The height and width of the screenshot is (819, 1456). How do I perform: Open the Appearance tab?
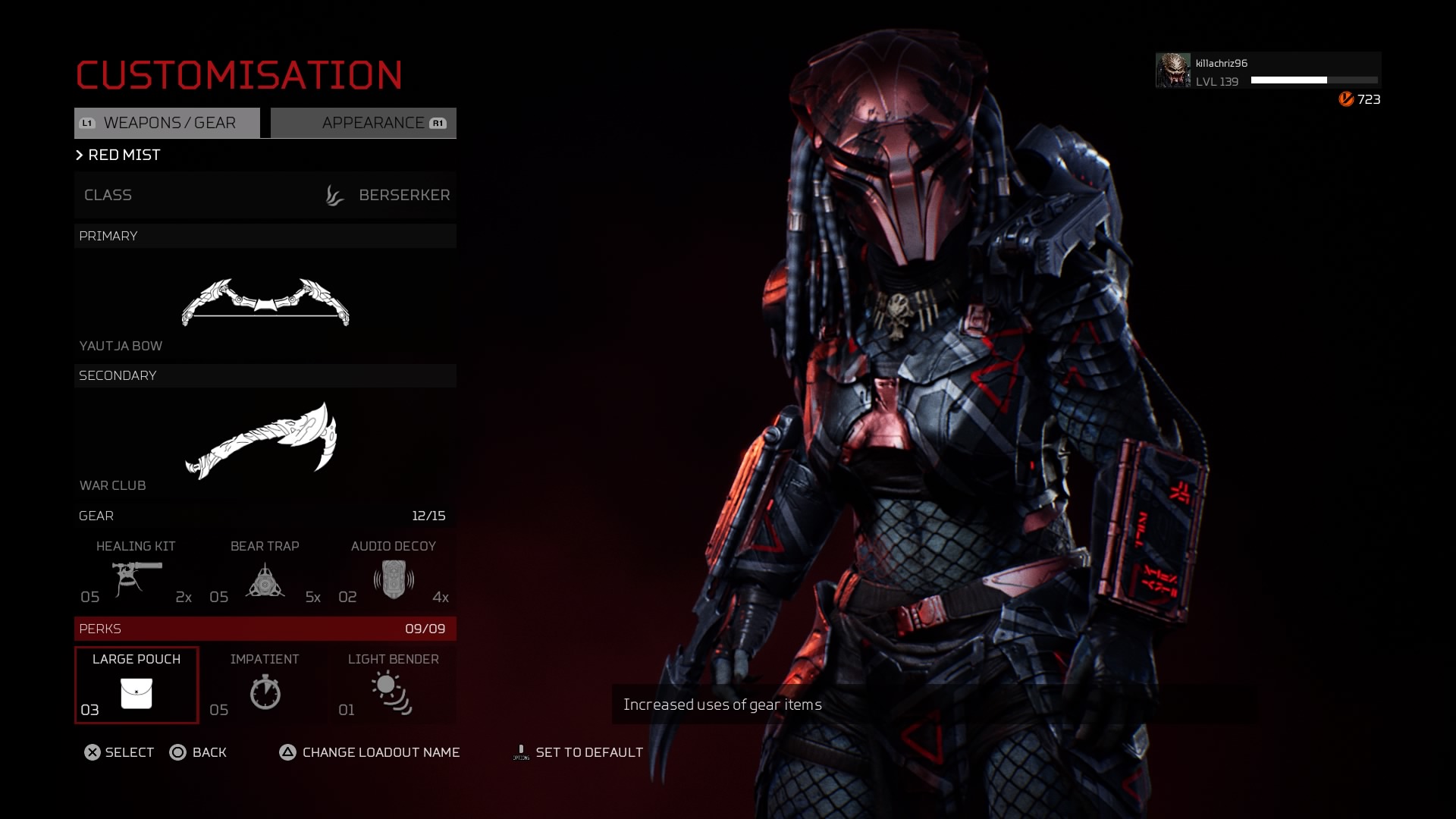[364, 123]
